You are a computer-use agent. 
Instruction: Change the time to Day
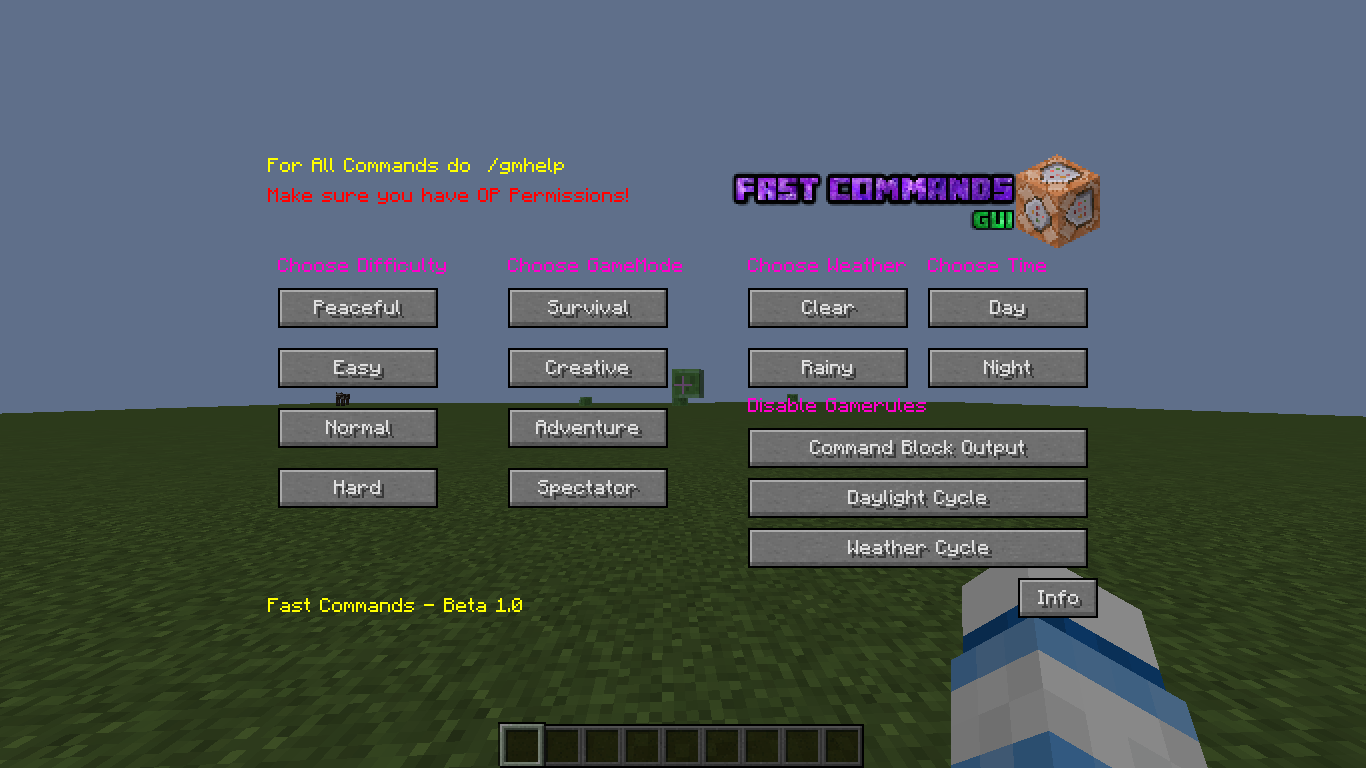1007,308
